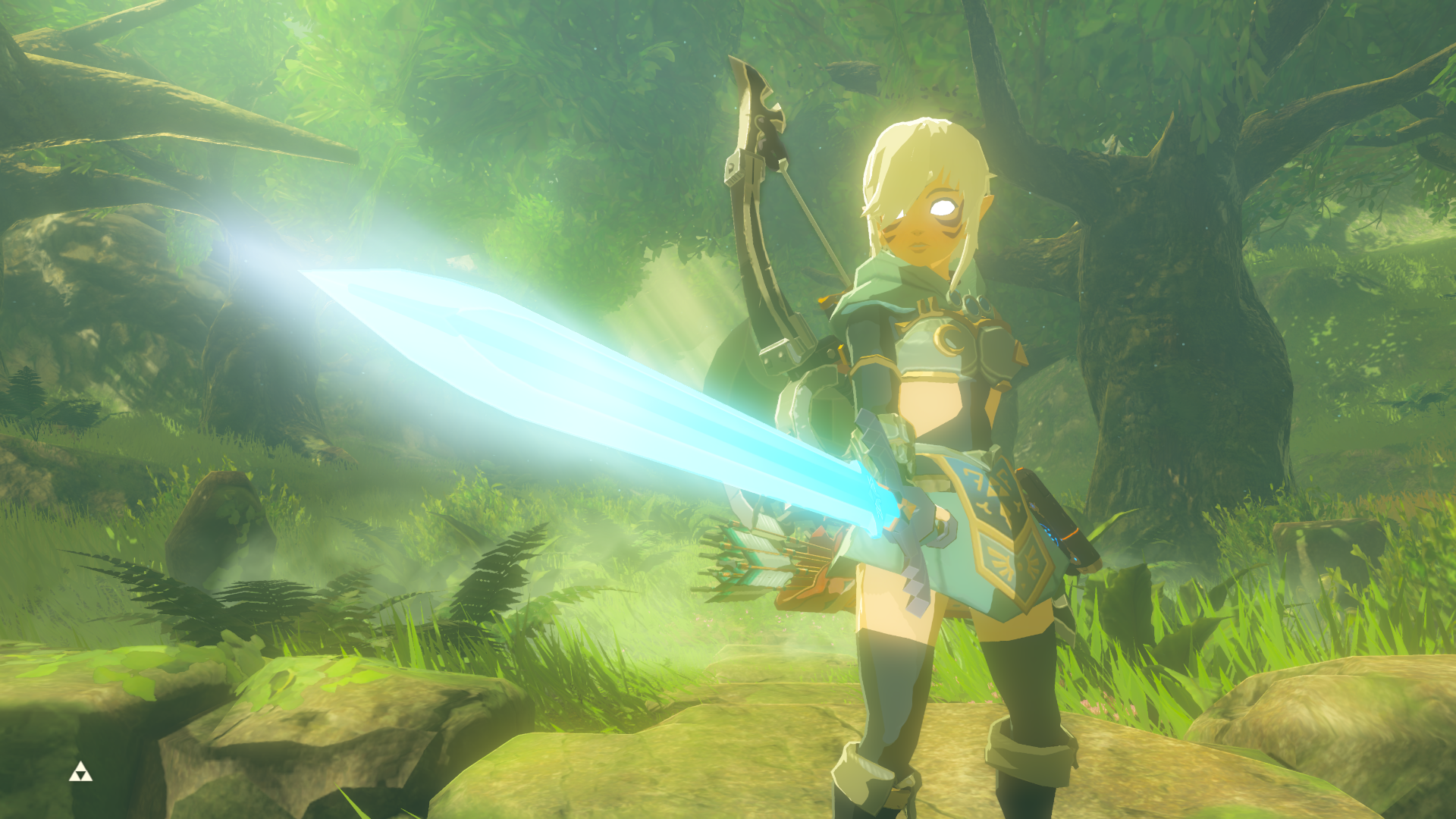Click the small white Triforce icon
Viewport: 1456px width, 819px height.
[x=80, y=773]
